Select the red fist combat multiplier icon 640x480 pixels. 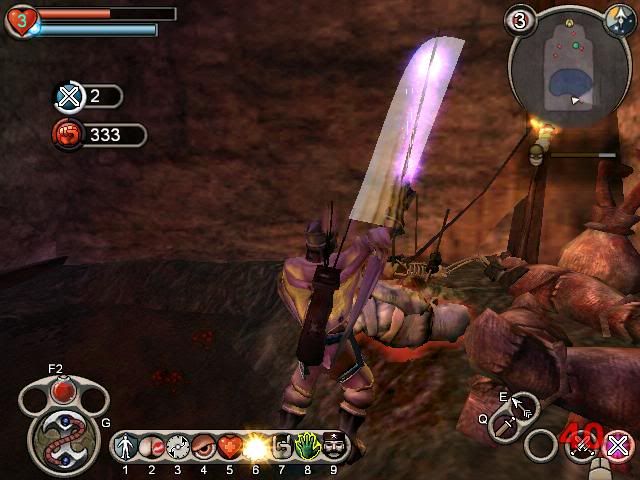(x=69, y=135)
